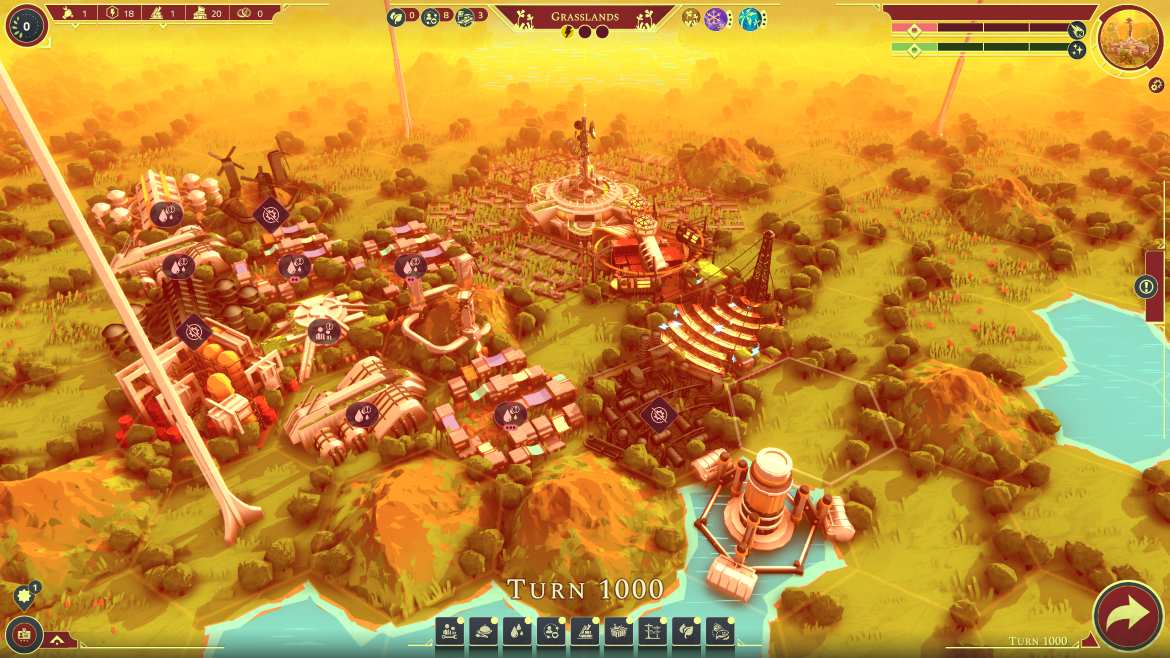Select the power pylon build category
Screen dimensions: 1170x658
click(x=652, y=631)
